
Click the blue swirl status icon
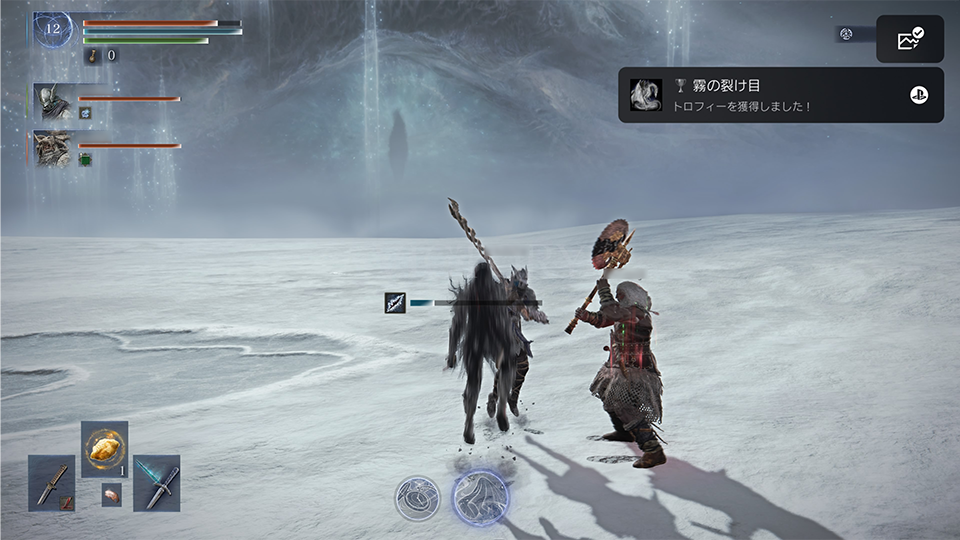click(x=85, y=113)
